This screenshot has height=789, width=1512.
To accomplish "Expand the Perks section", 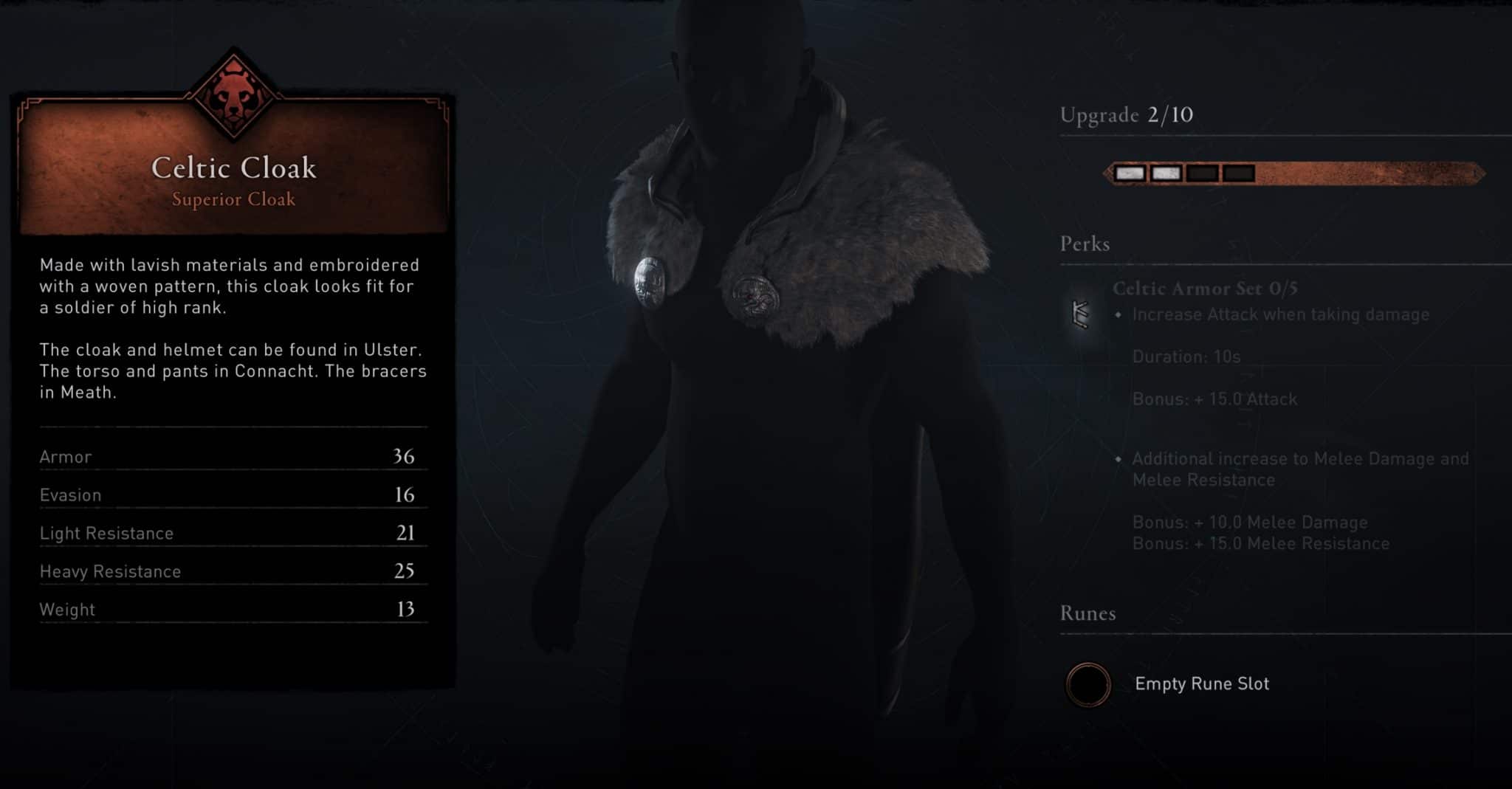I will coord(1085,244).
